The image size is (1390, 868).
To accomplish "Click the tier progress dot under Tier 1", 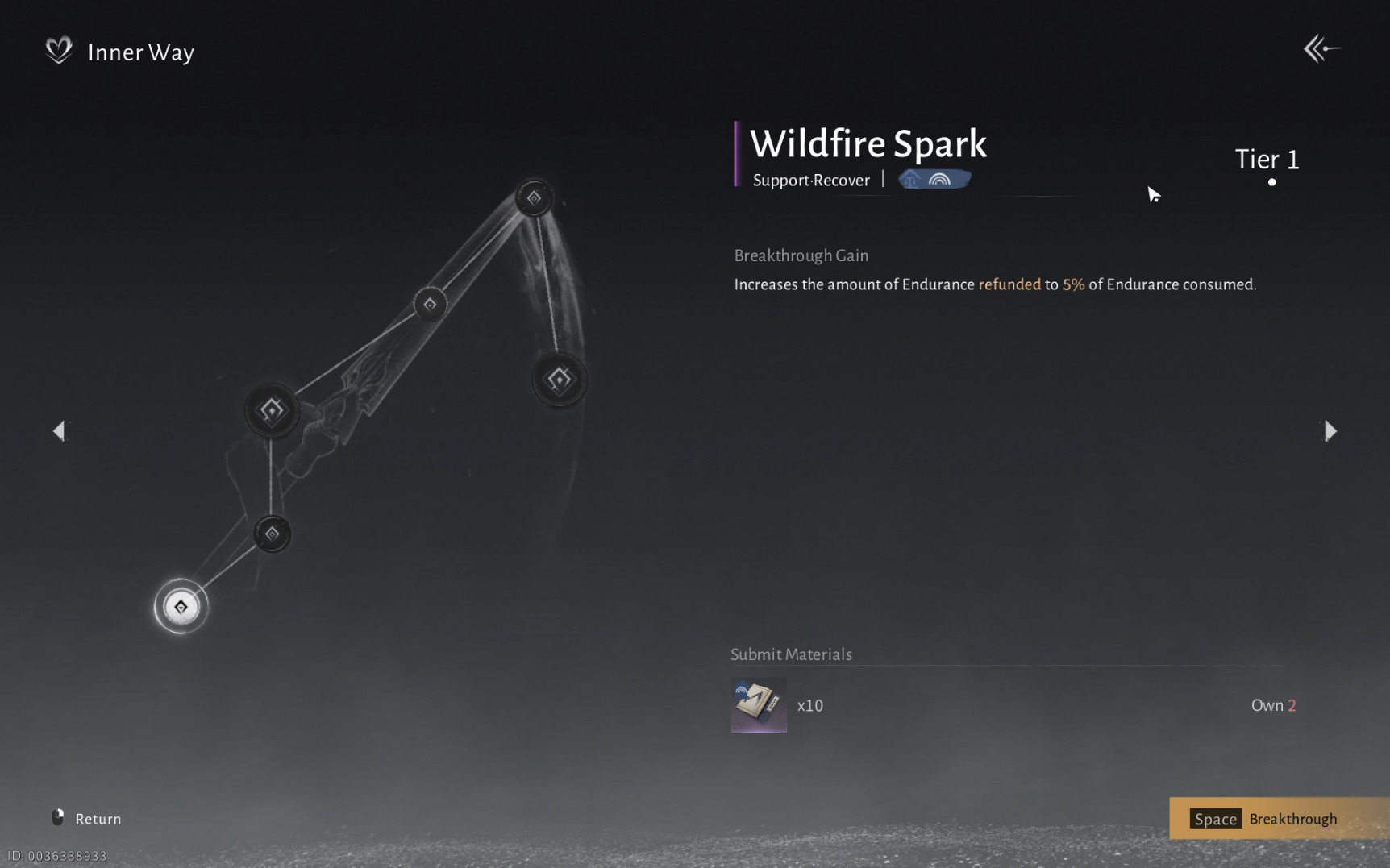I will pyautogui.click(x=1271, y=182).
